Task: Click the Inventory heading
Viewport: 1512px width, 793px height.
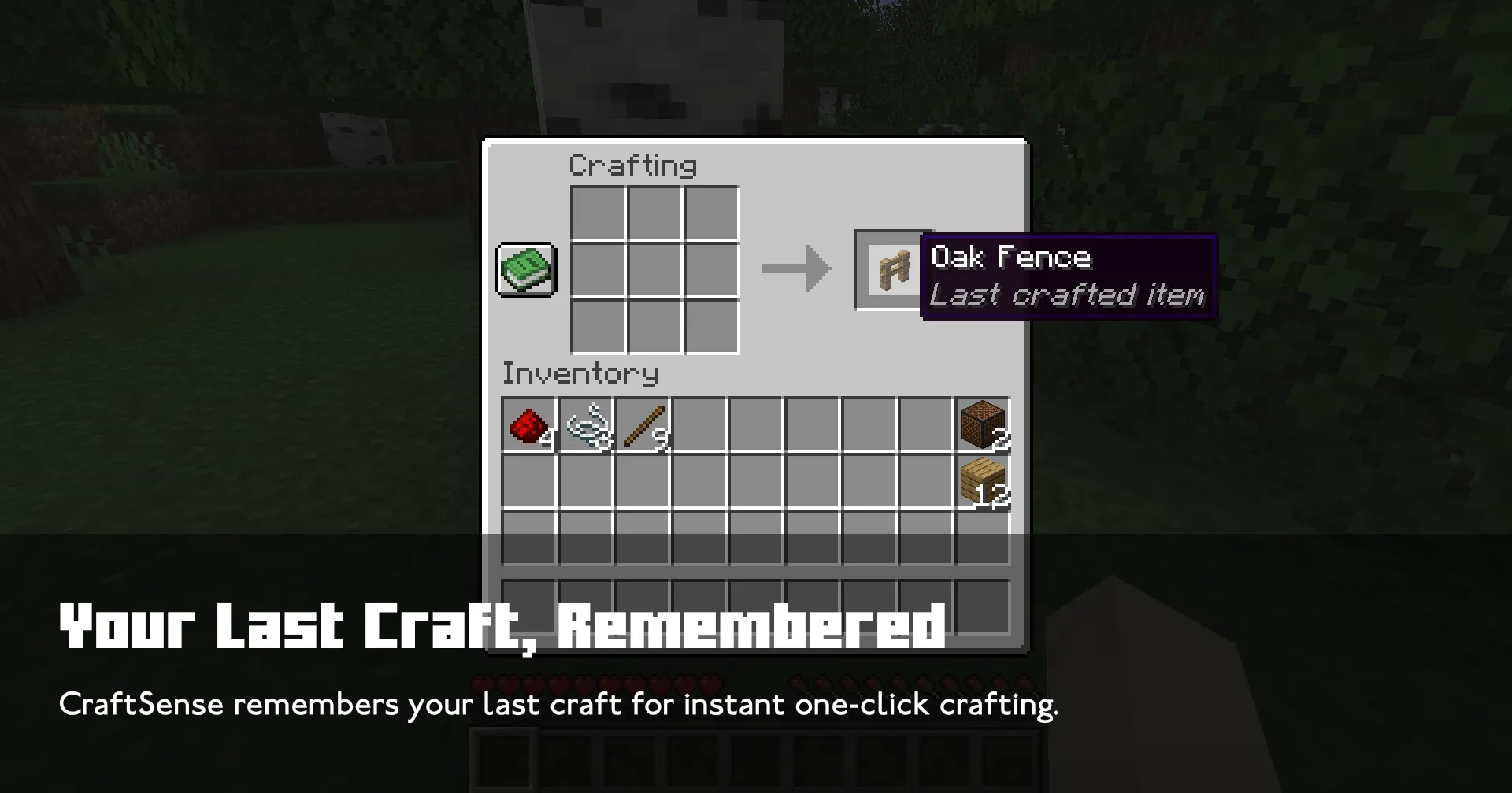Action: [x=580, y=373]
